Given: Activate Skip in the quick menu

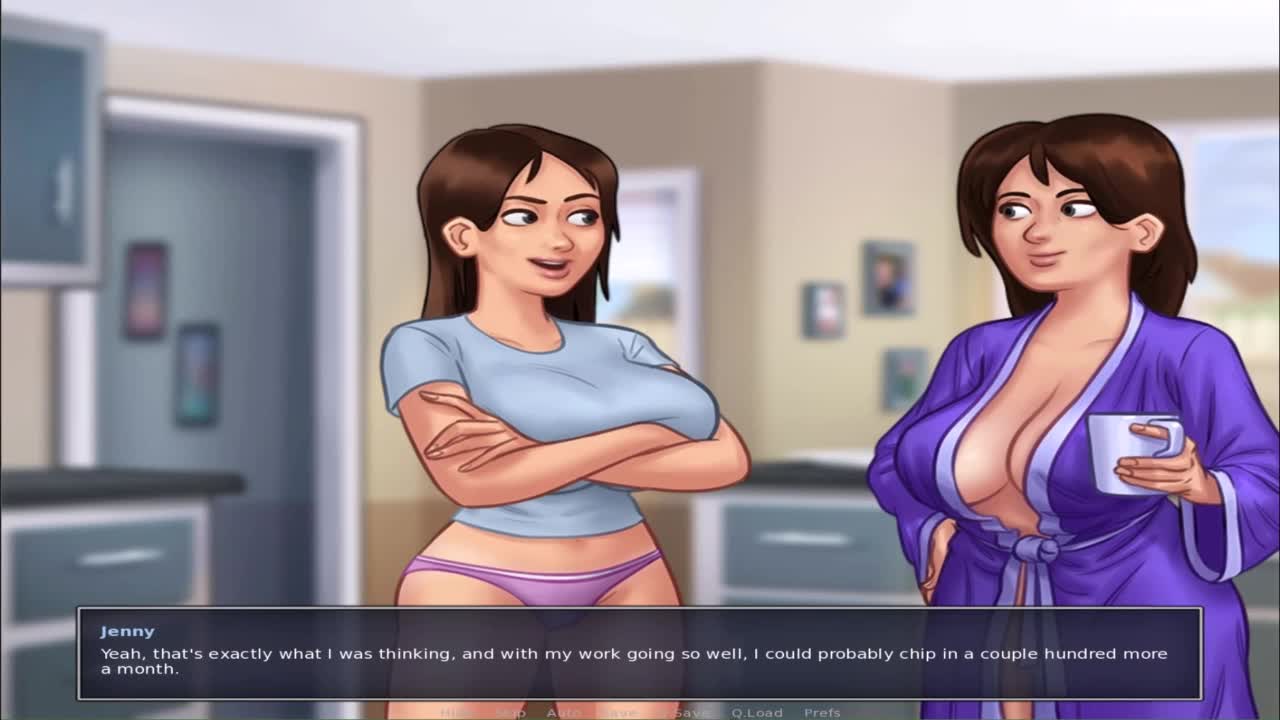Looking at the screenshot, I should click(510, 712).
